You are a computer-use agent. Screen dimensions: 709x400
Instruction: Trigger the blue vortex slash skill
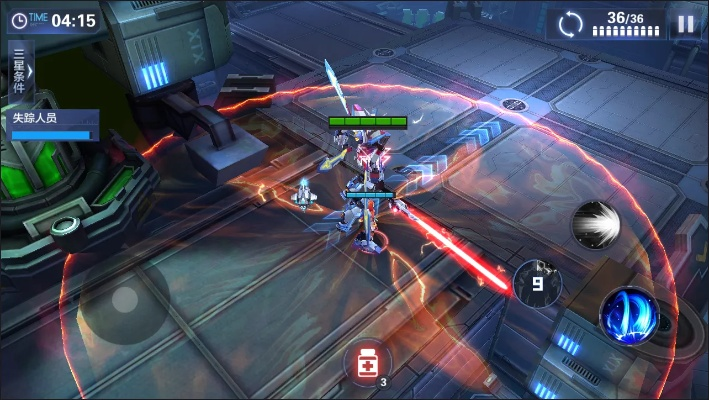tap(629, 314)
